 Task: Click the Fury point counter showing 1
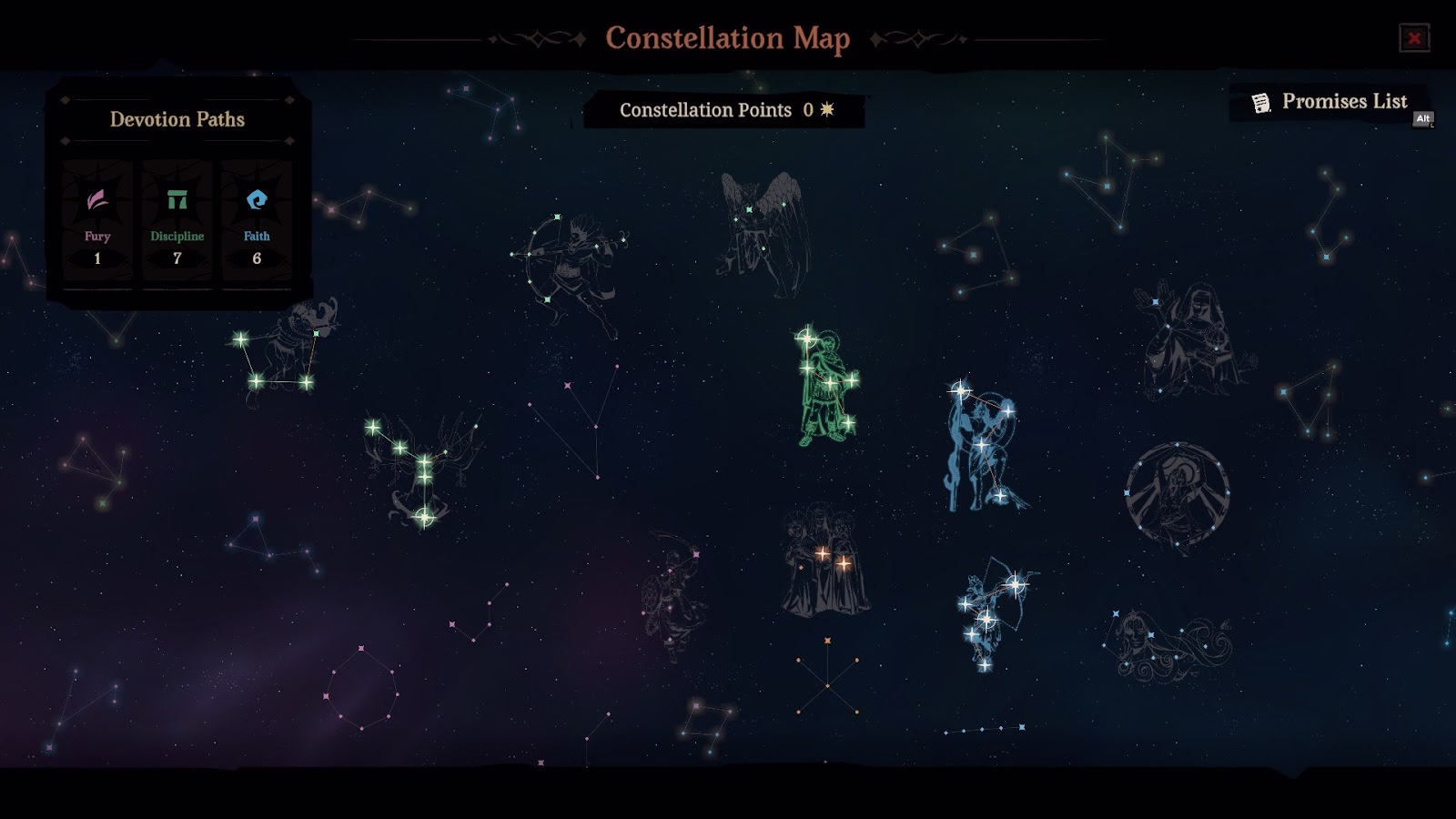pos(96,258)
